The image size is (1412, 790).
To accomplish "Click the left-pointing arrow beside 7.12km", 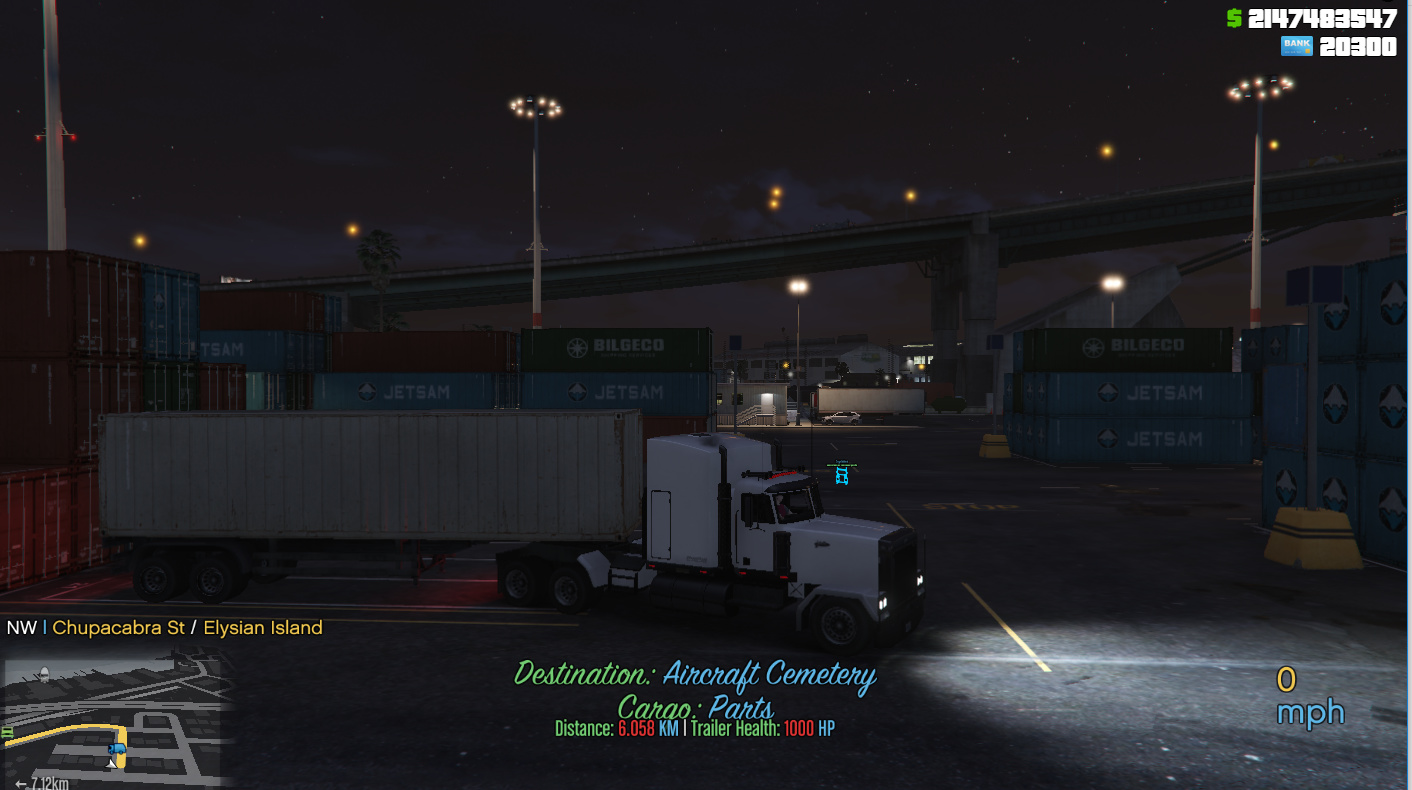I will click(x=21, y=782).
